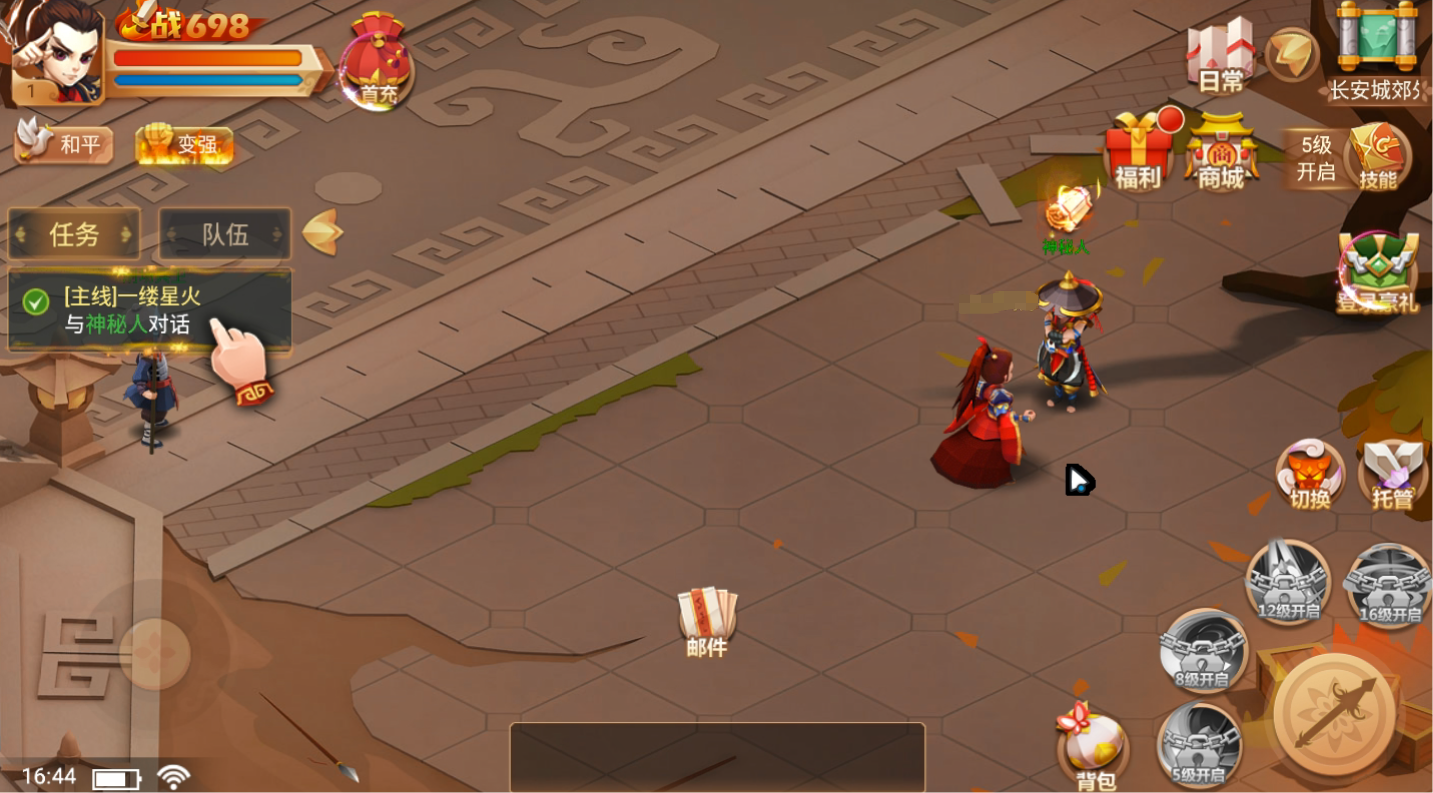The image size is (1433, 793).
Task: Enable 托管 auto-play mode
Action: 1392,473
